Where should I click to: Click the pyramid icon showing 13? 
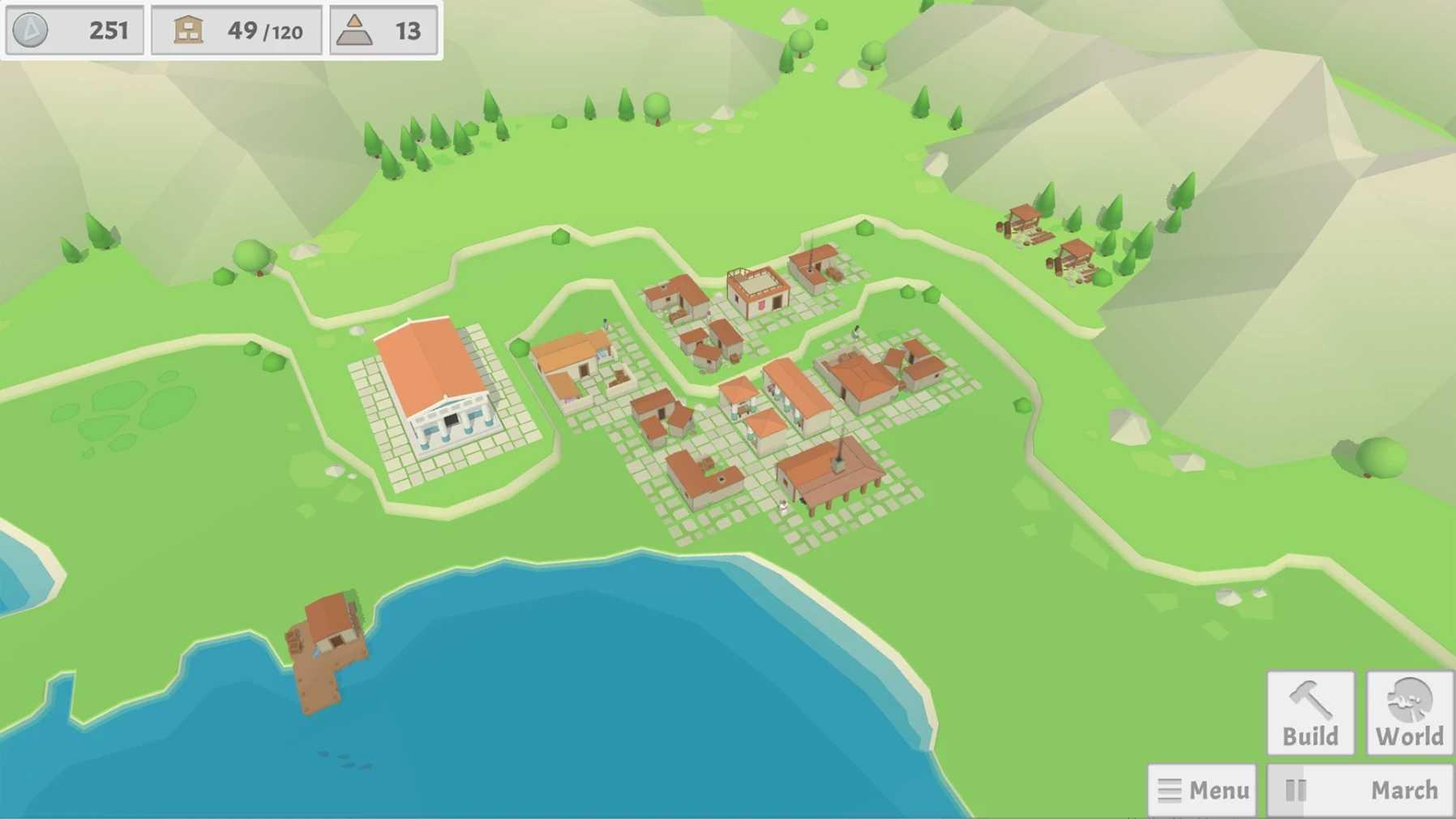click(355, 31)
